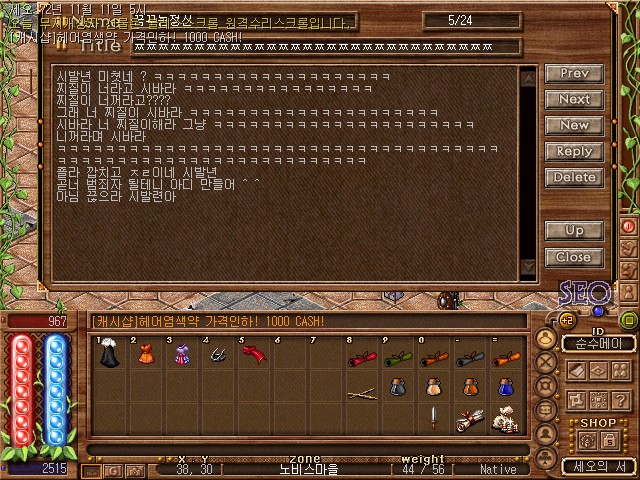Select the black robe in slot 1
This screenshot has width=640, height=480.
pyautogui.click(x=108, y=354)
